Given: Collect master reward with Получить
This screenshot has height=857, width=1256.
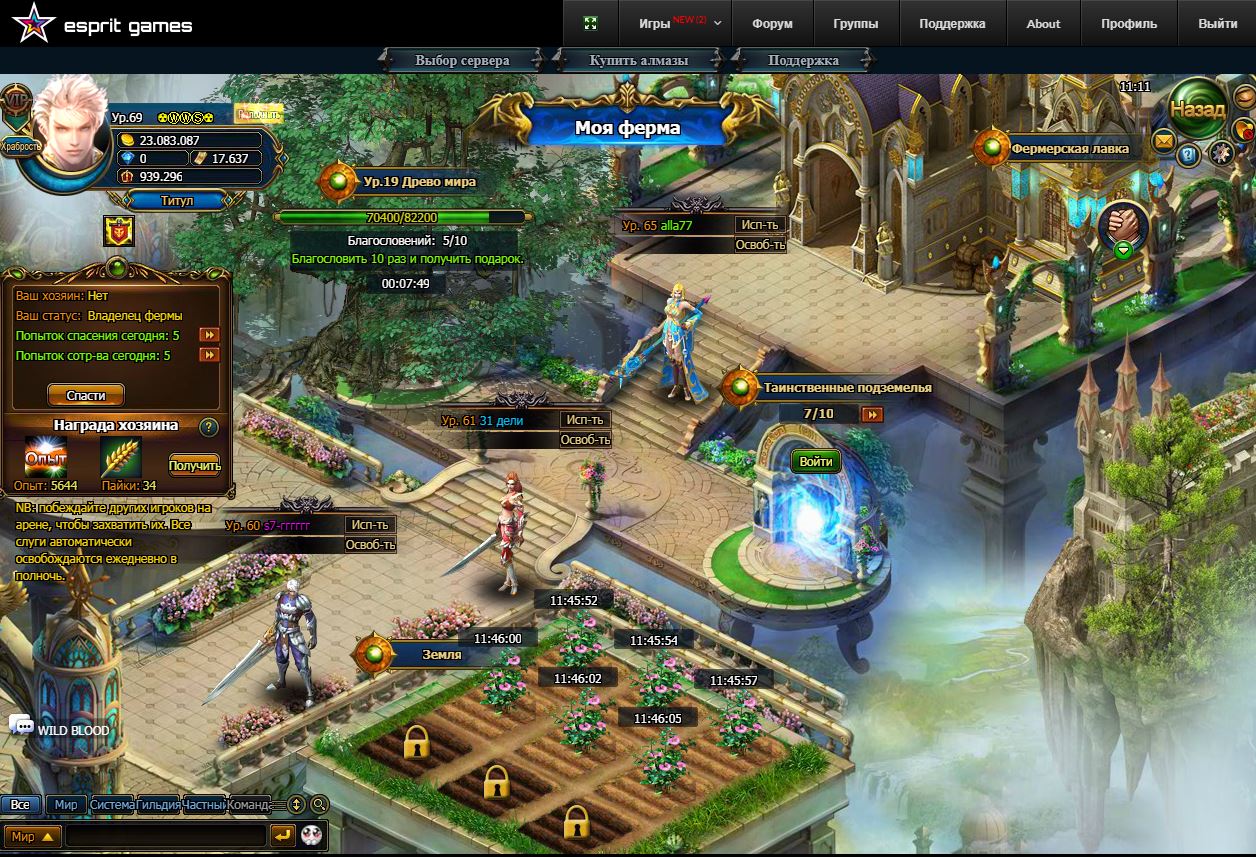Looking at the screenshot, I should (x=194, y=465).
